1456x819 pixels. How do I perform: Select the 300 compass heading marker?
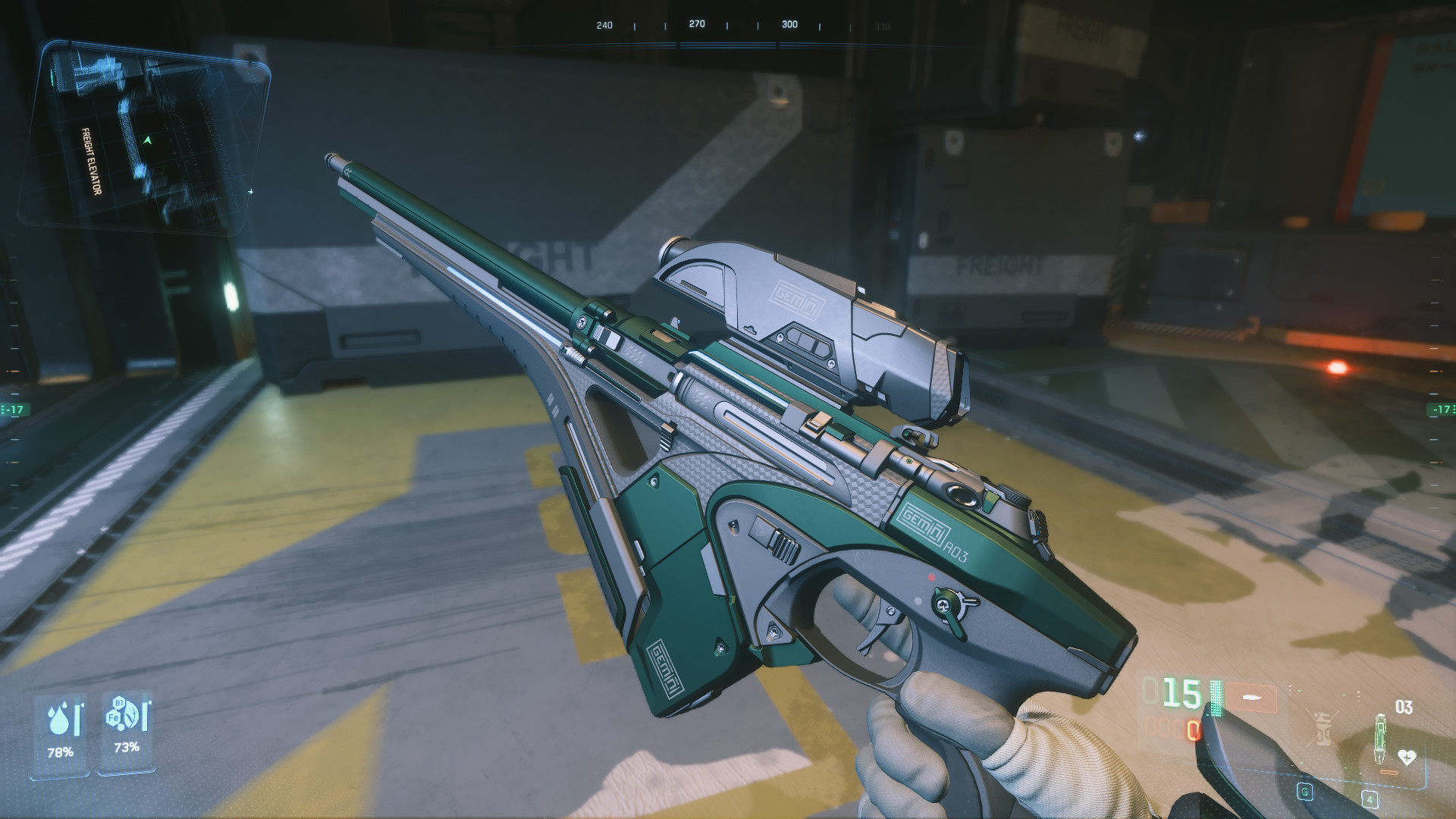789,24
